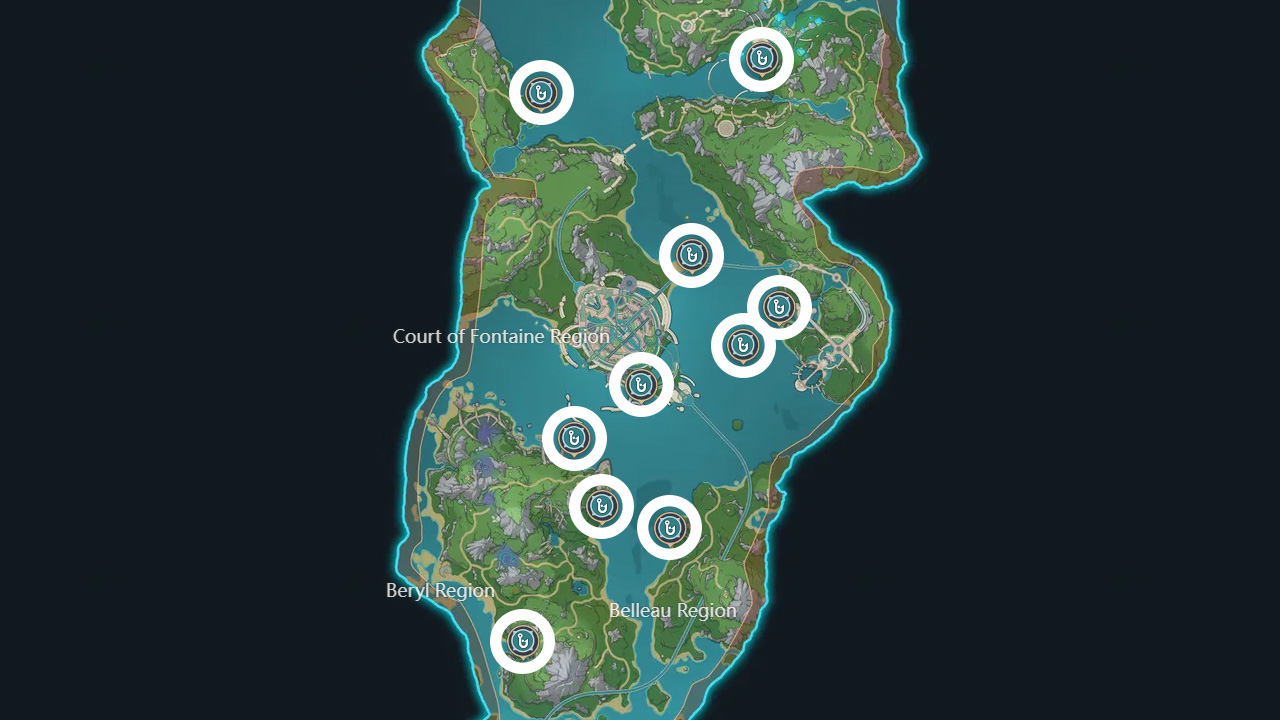This screenshot has width=1280, height=720.
Task: Click the fishing point above the Belleau Region label
Action: tap(601, 507)
